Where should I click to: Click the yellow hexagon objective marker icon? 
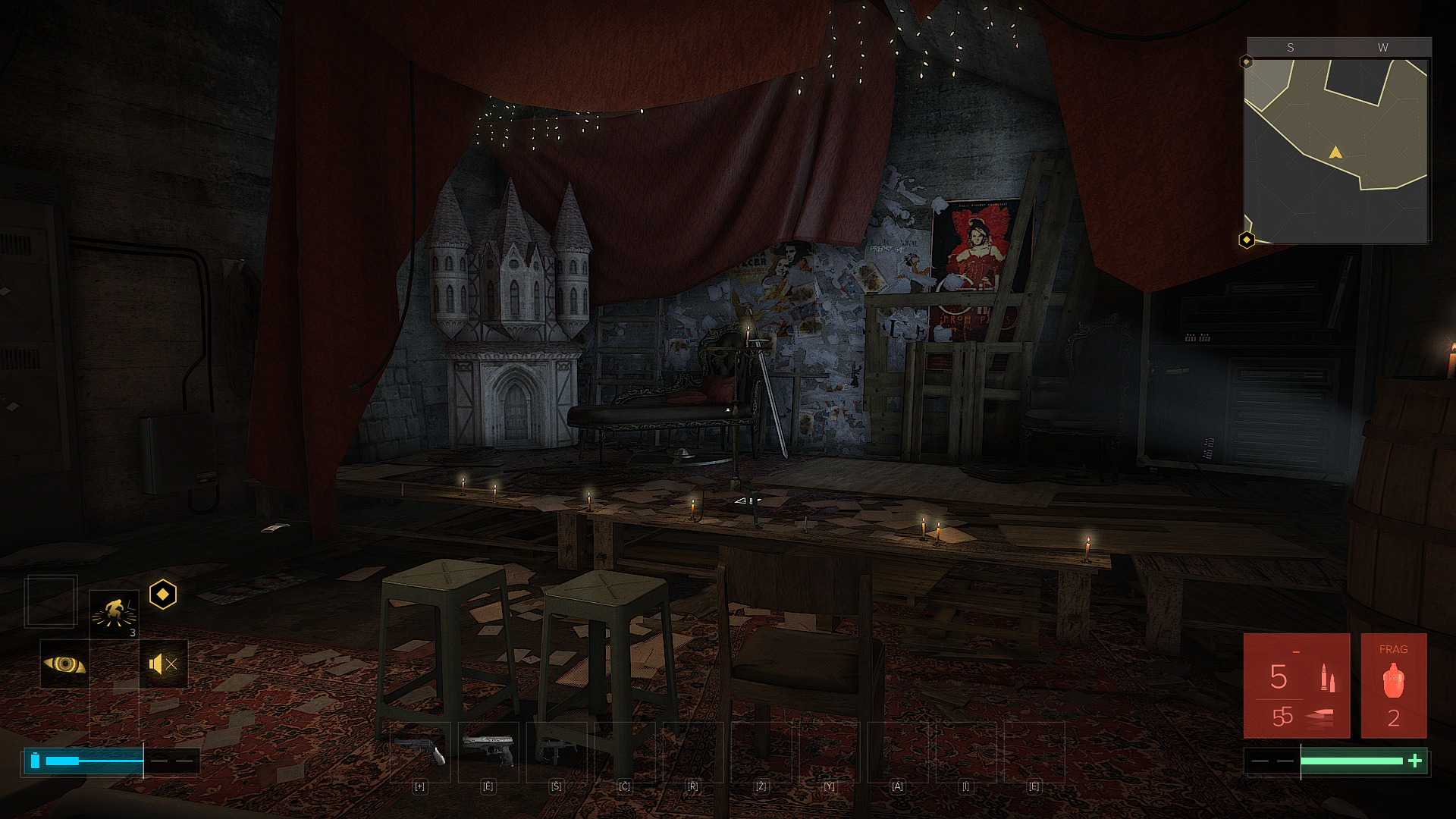point(163,595)
